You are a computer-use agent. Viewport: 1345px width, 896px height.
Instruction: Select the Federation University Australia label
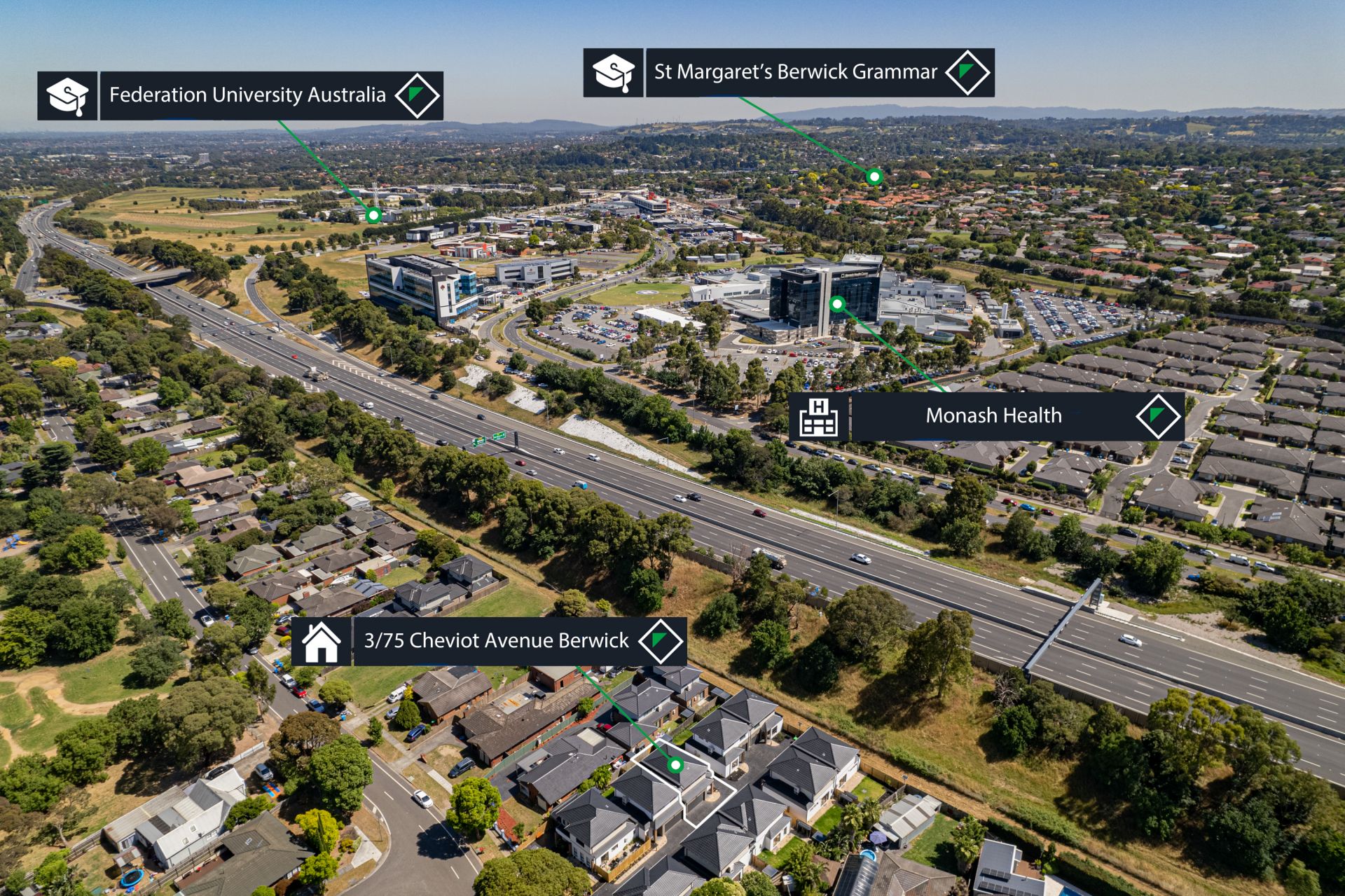click(247, 95)
